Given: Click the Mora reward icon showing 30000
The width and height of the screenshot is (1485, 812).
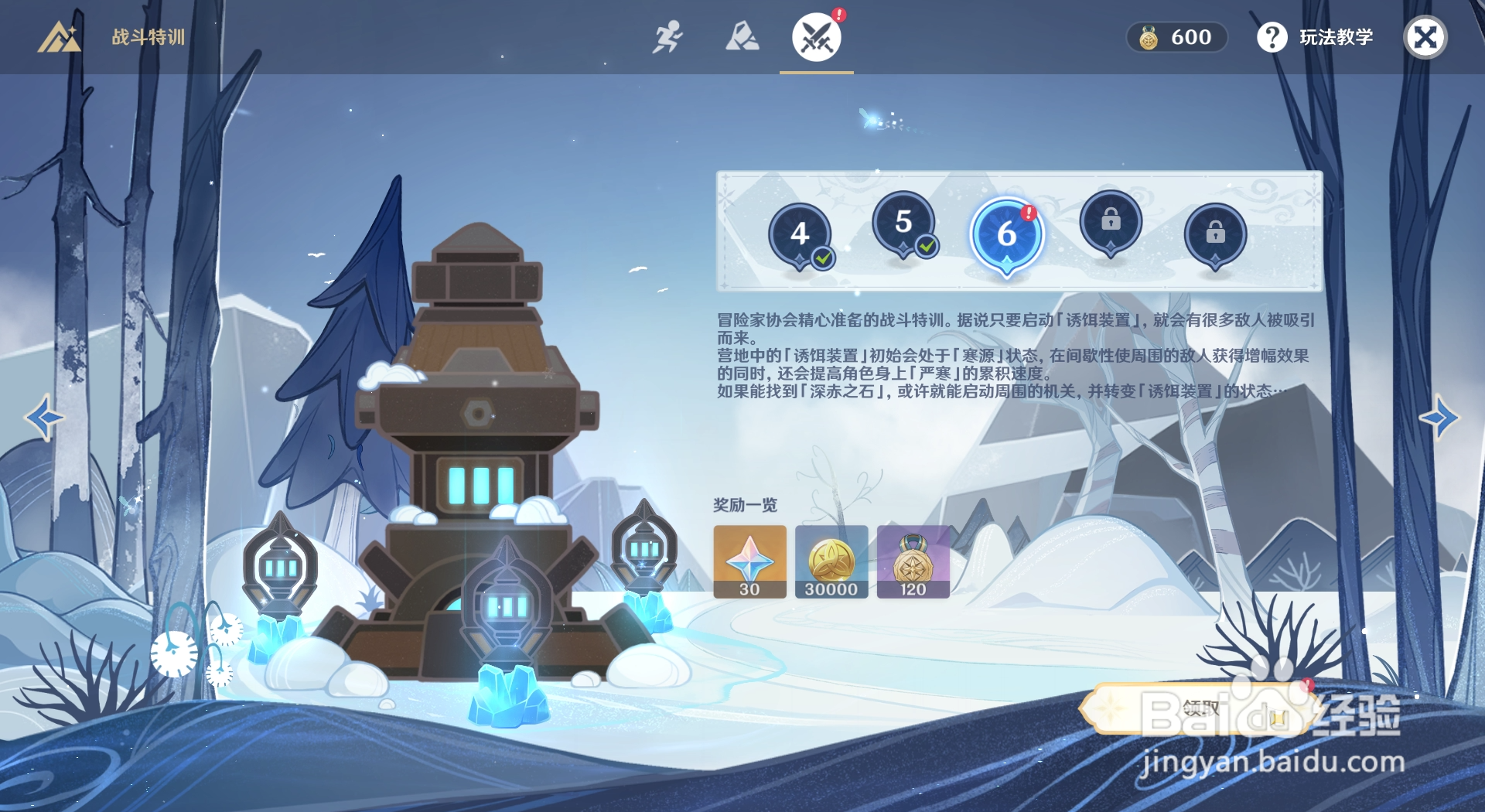Looking at the screenshot, I should click(831, 562).
